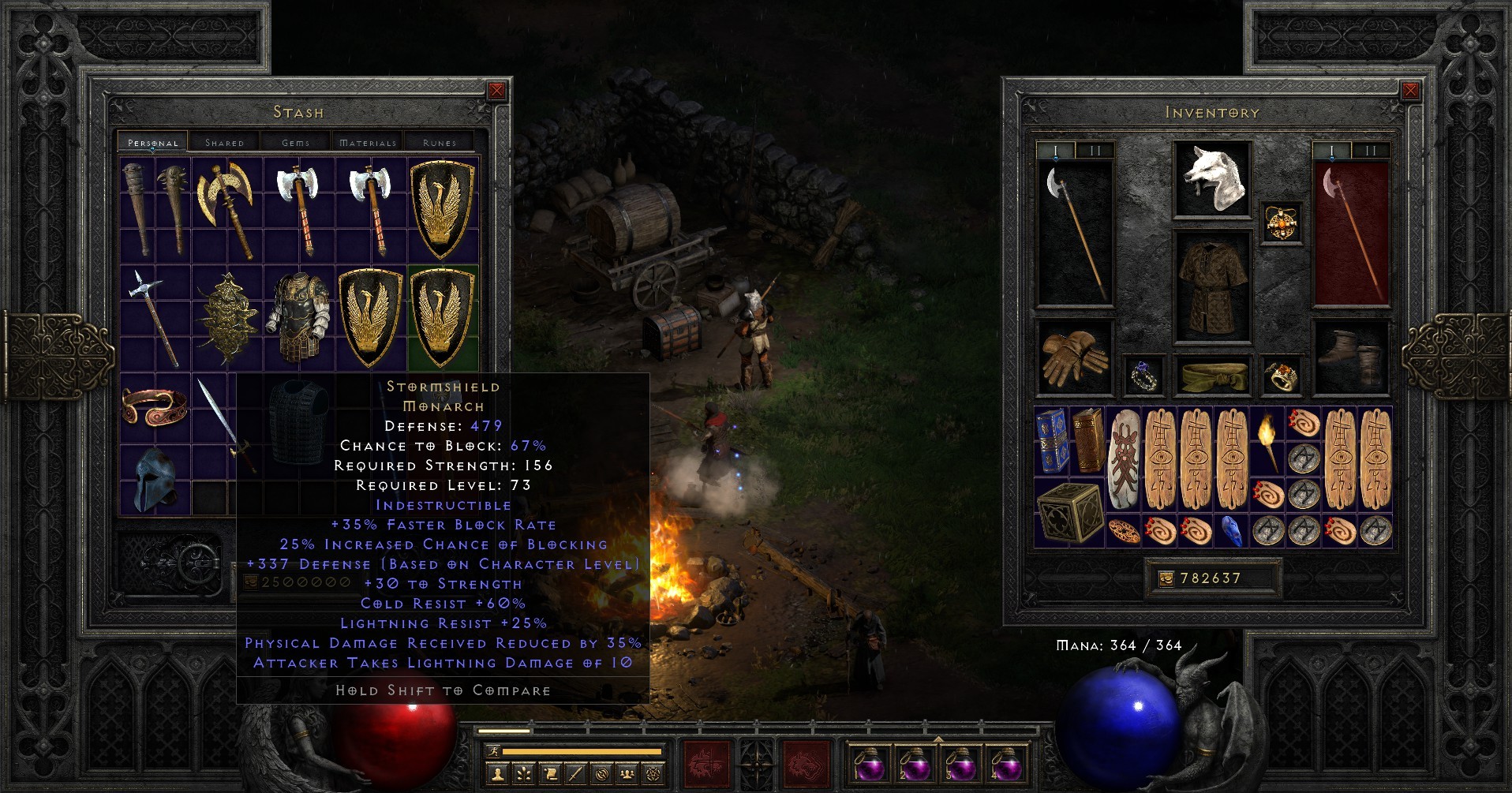Screen dimensions: 1512x793
Task: Toggle run/walk with the running man icon
Action: 492,750
